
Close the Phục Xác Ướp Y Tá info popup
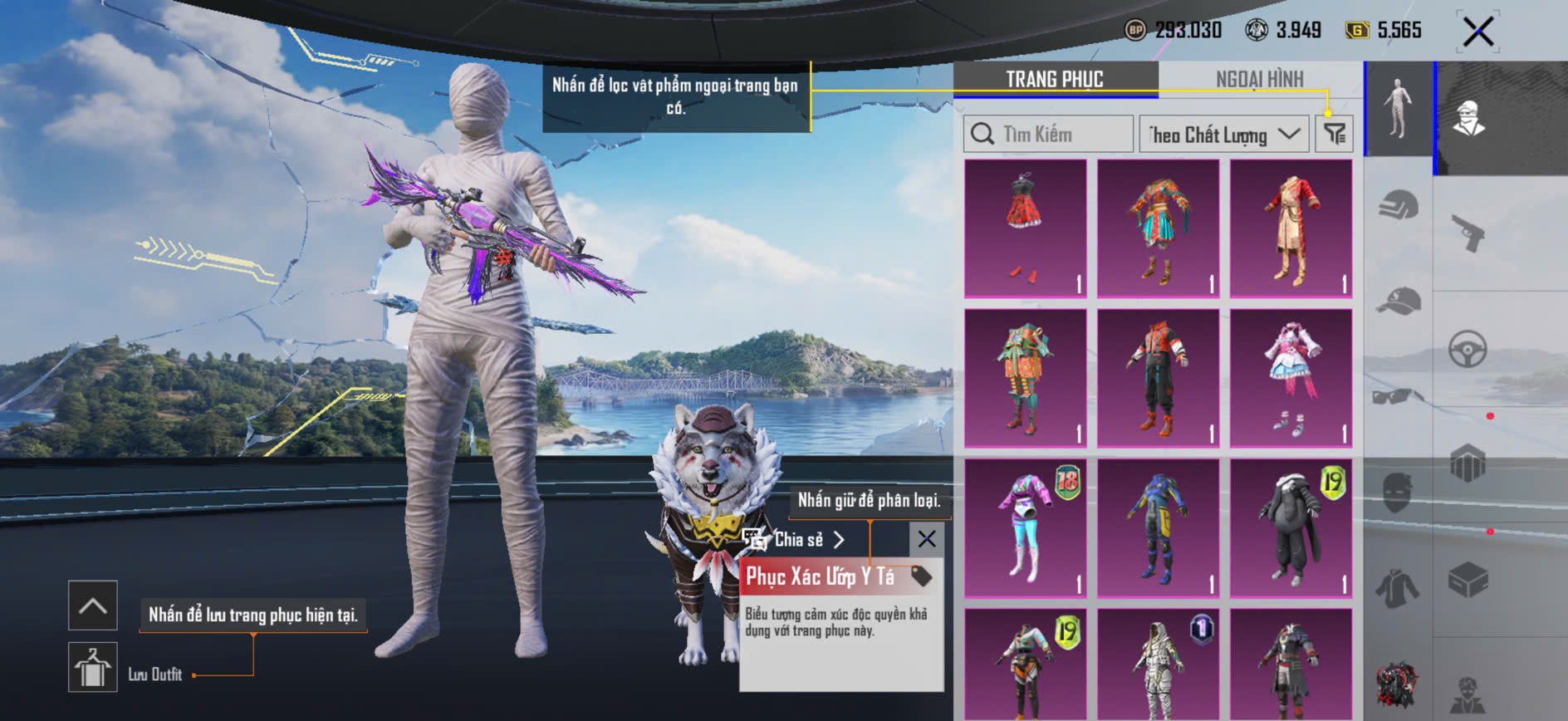pyautogui.click(x=927, y=539)
